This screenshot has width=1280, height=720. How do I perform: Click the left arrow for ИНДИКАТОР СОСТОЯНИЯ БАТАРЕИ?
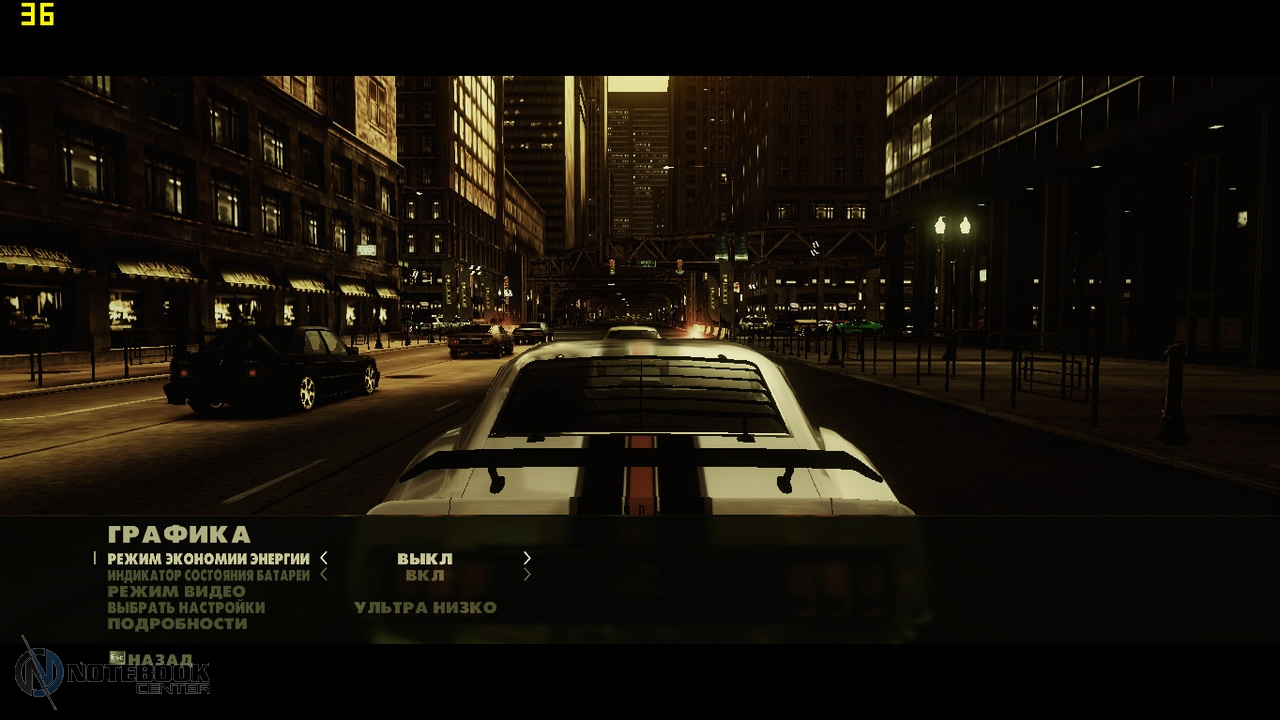point(324,575)
